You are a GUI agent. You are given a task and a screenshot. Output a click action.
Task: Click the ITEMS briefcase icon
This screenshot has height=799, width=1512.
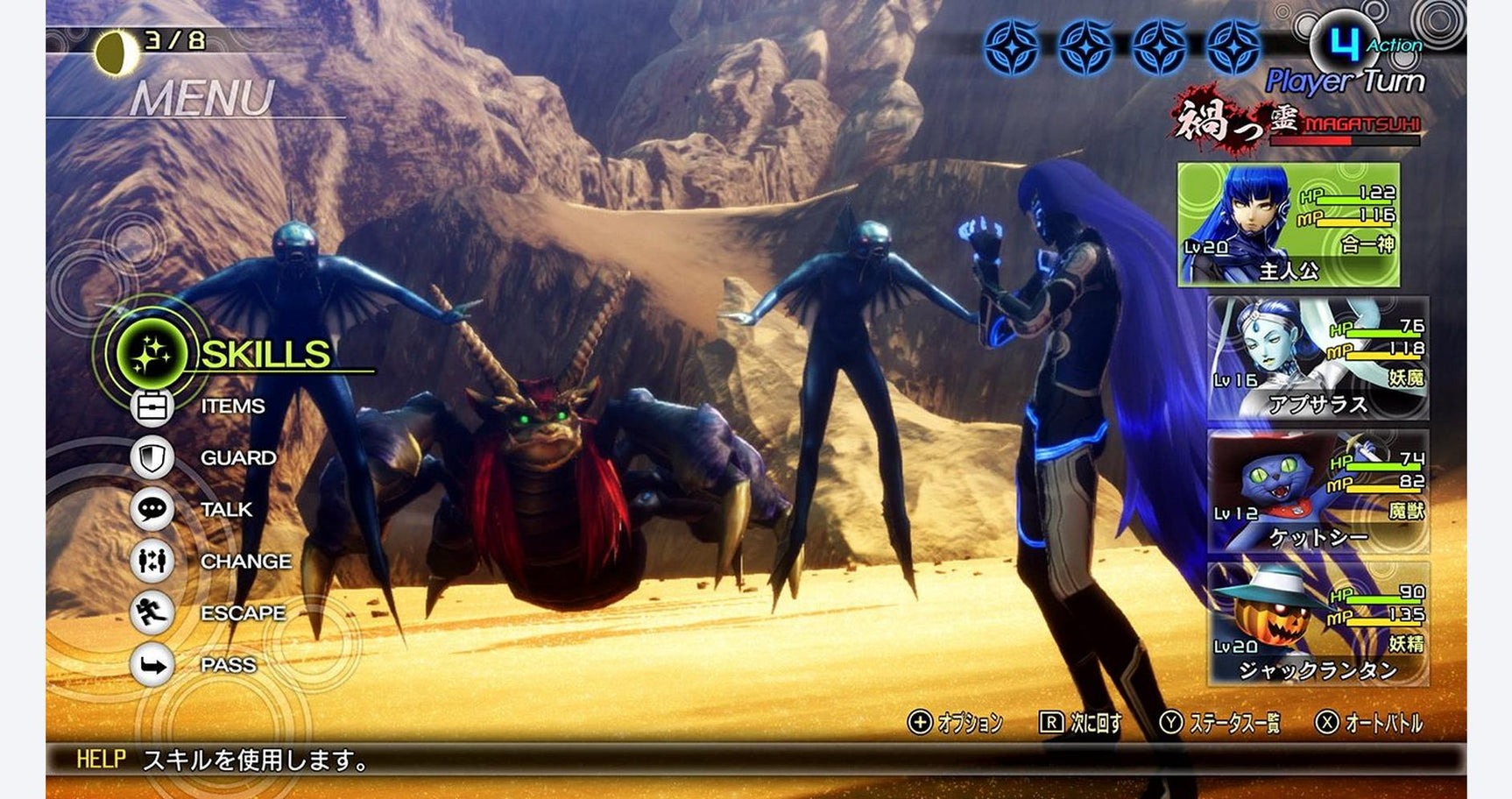[152, 406]
